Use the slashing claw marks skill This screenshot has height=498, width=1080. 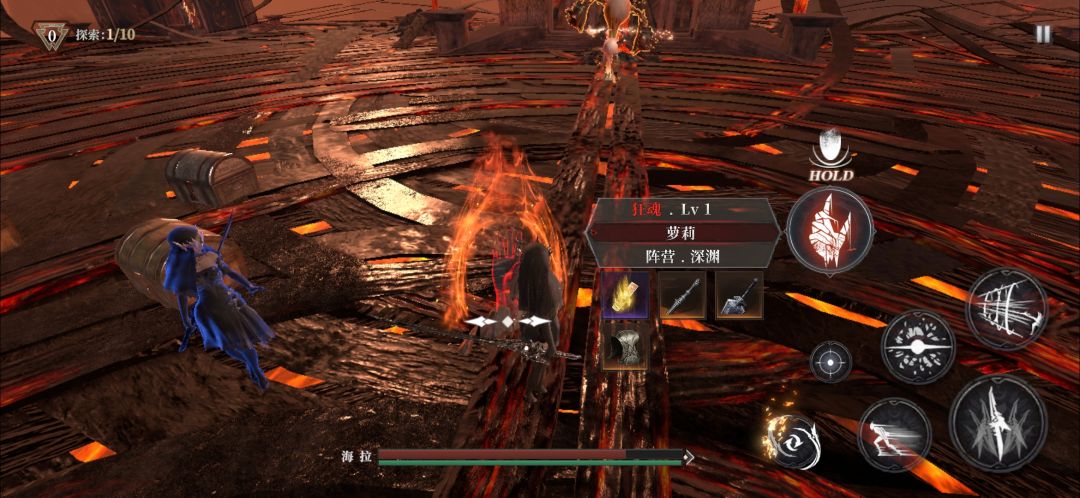(1006, 308)
